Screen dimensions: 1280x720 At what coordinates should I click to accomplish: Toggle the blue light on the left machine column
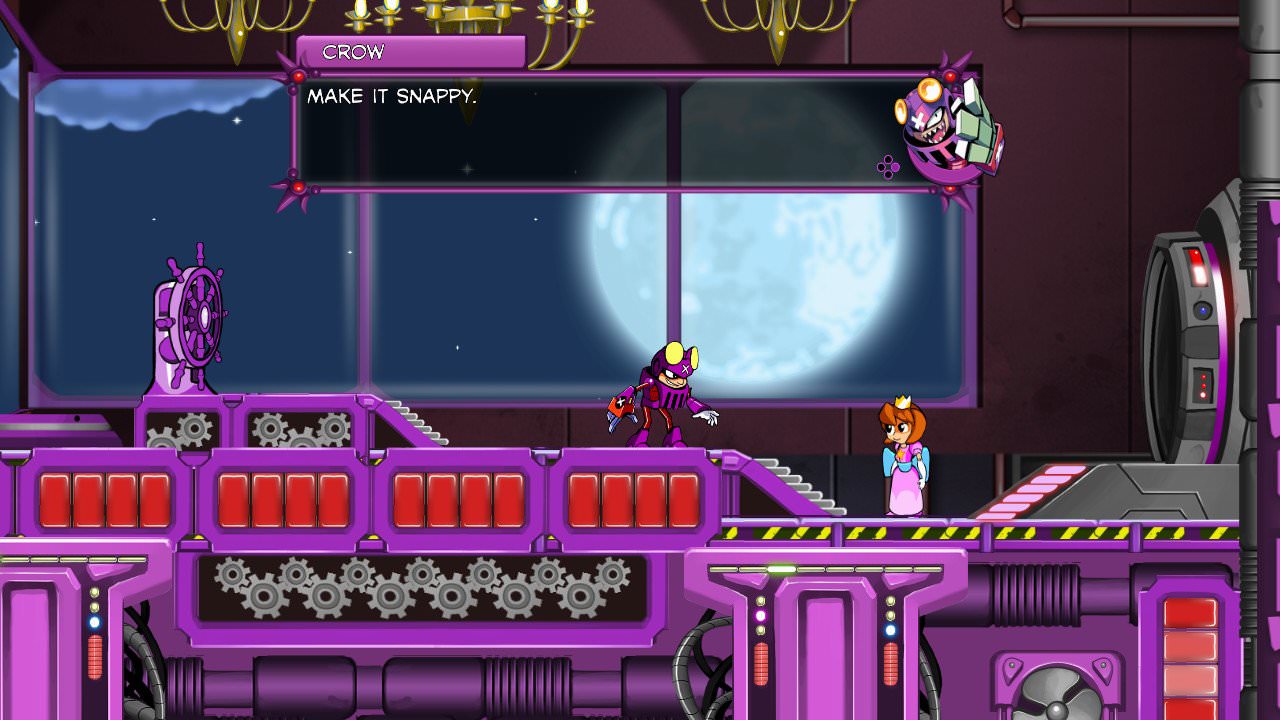click(96, 625)
